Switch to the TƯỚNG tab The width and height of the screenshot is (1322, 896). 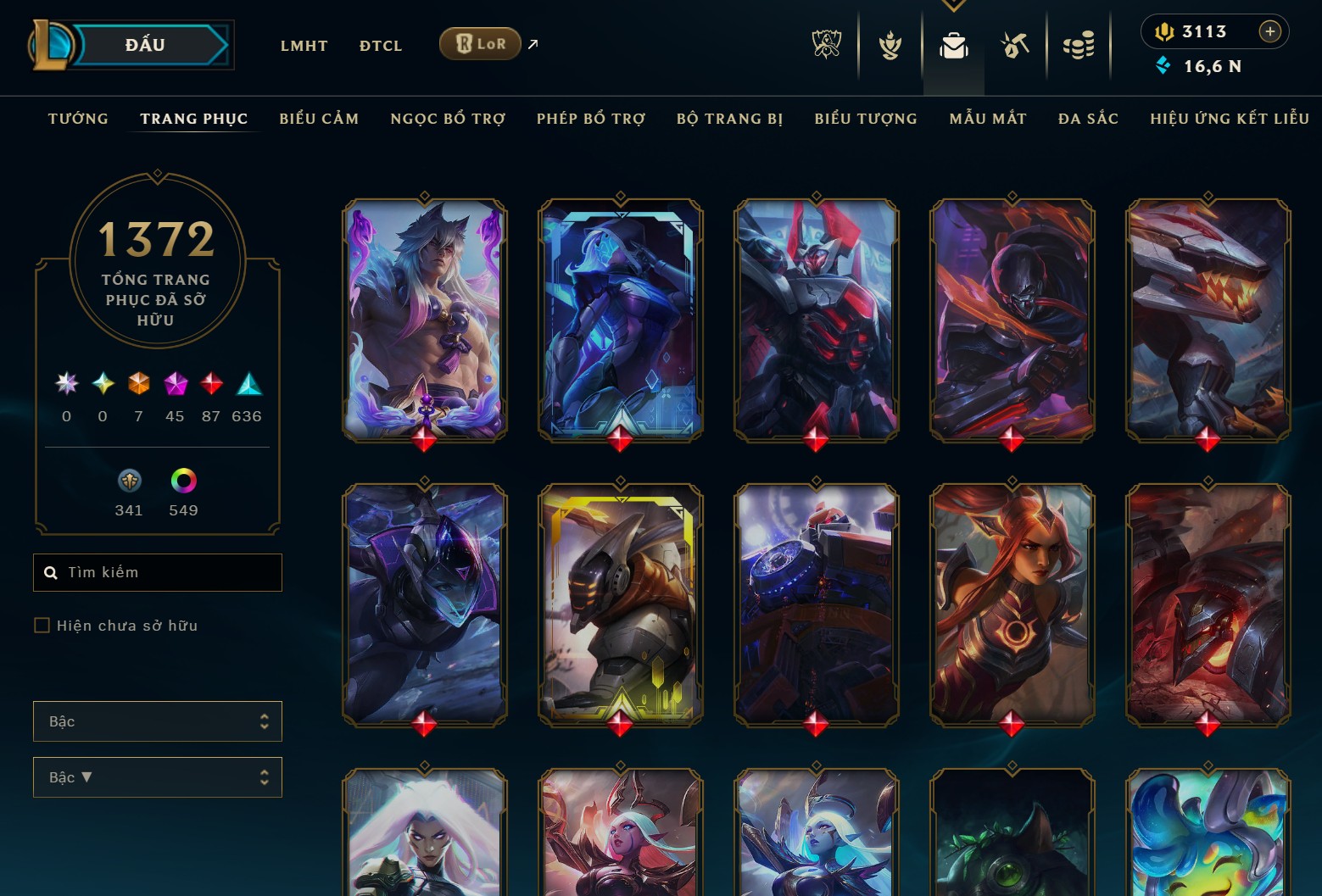click(x=77, y=119)
